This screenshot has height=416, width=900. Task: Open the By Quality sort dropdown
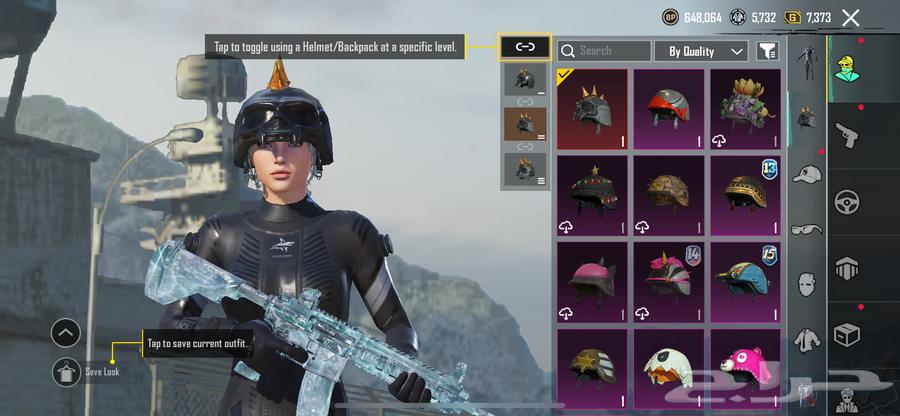(700, 50)
